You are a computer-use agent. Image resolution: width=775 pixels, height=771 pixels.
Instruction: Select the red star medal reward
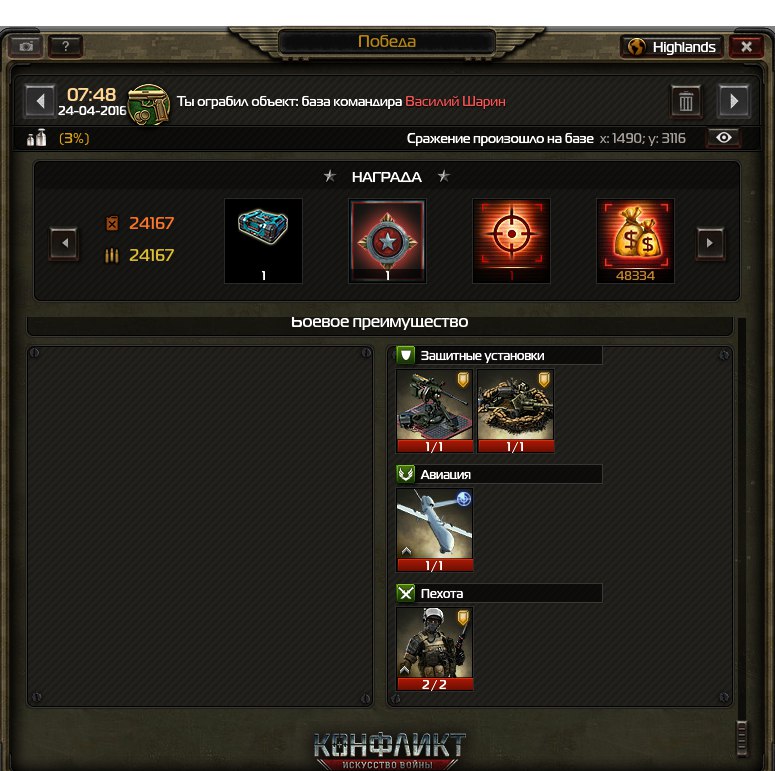(387, 240)
